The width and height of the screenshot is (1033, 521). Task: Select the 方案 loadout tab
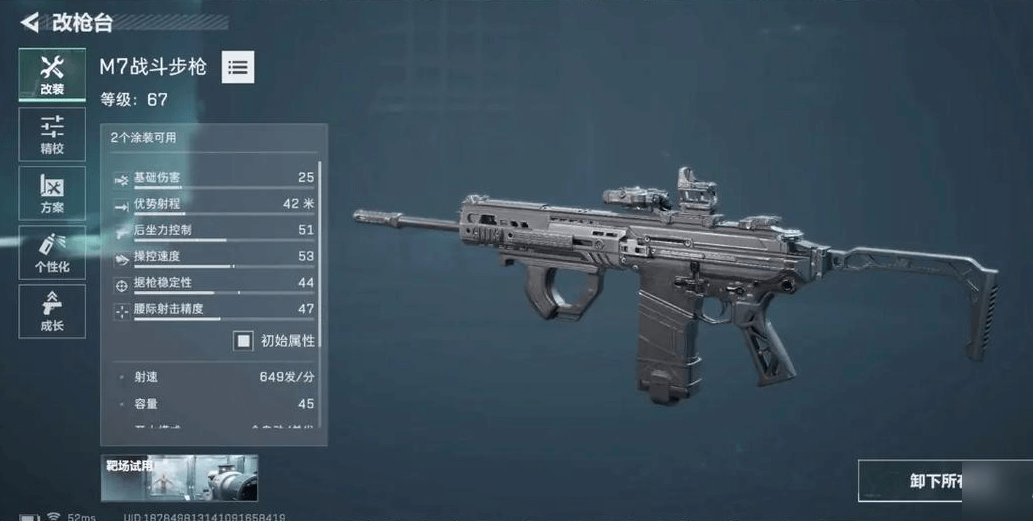52,193
